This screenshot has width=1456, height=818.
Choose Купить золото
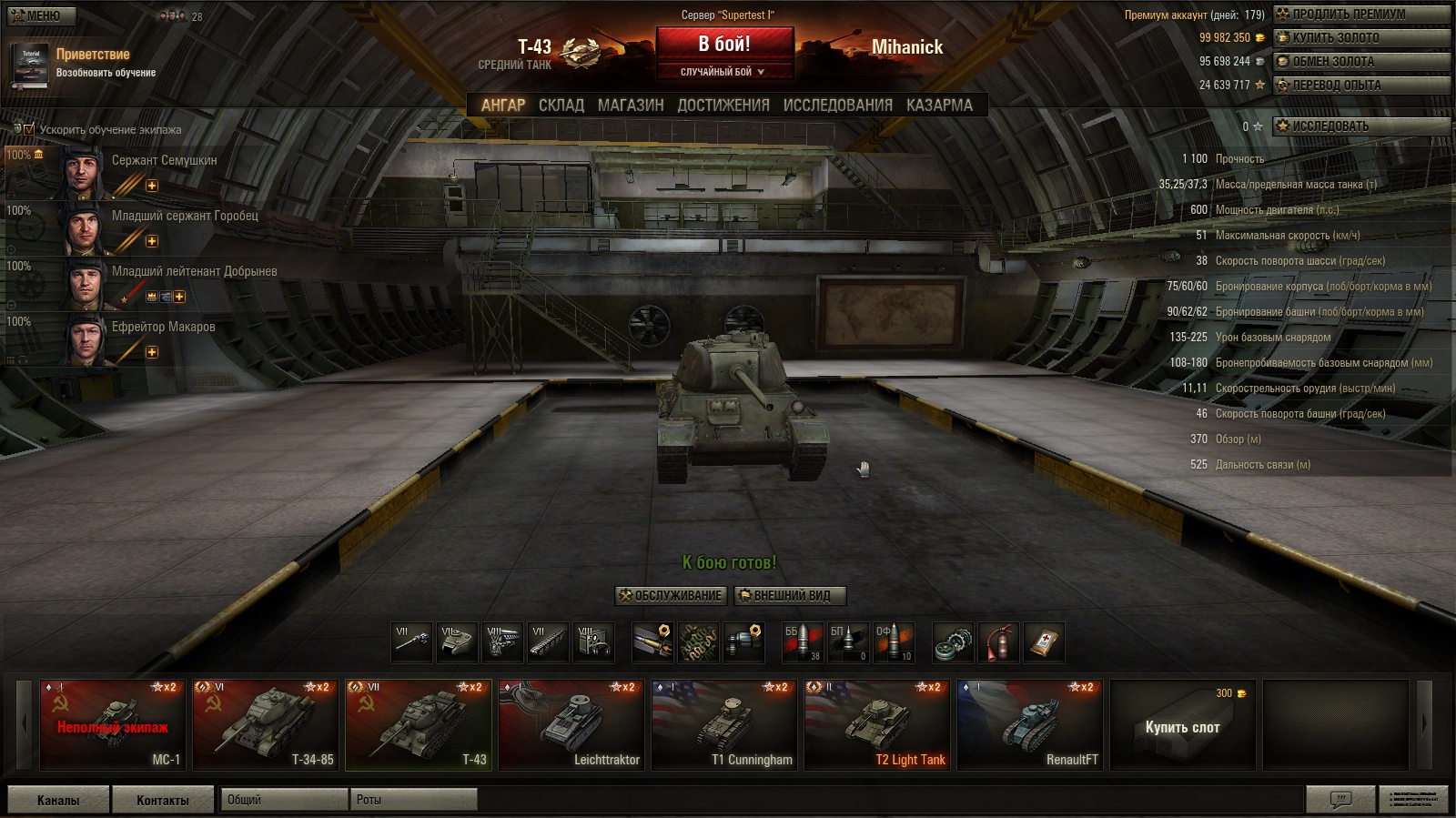(1360, 38)
